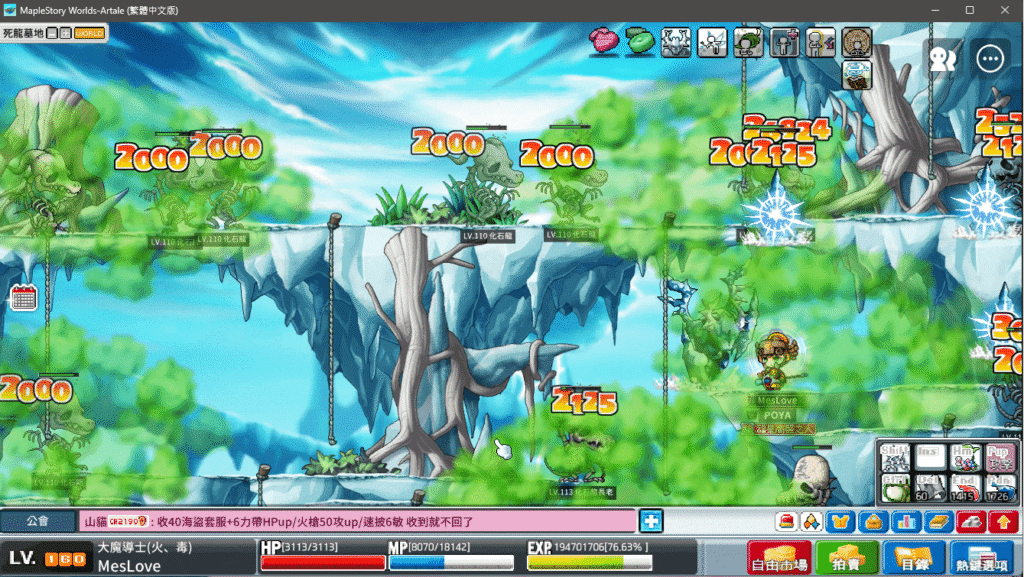
Task: Open the 拍賣 auction house
Action: click(846, 557)
